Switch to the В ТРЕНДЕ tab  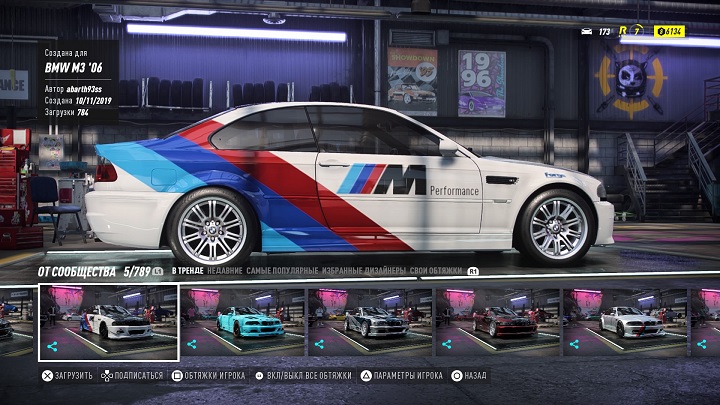click(x=186, y=270)
